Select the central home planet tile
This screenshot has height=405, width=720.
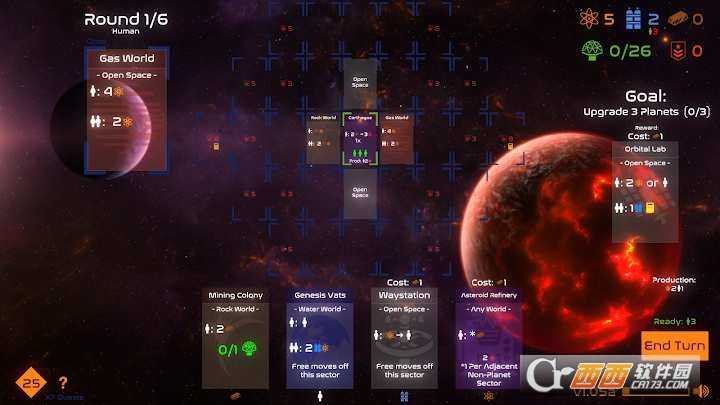click(360, 138)
